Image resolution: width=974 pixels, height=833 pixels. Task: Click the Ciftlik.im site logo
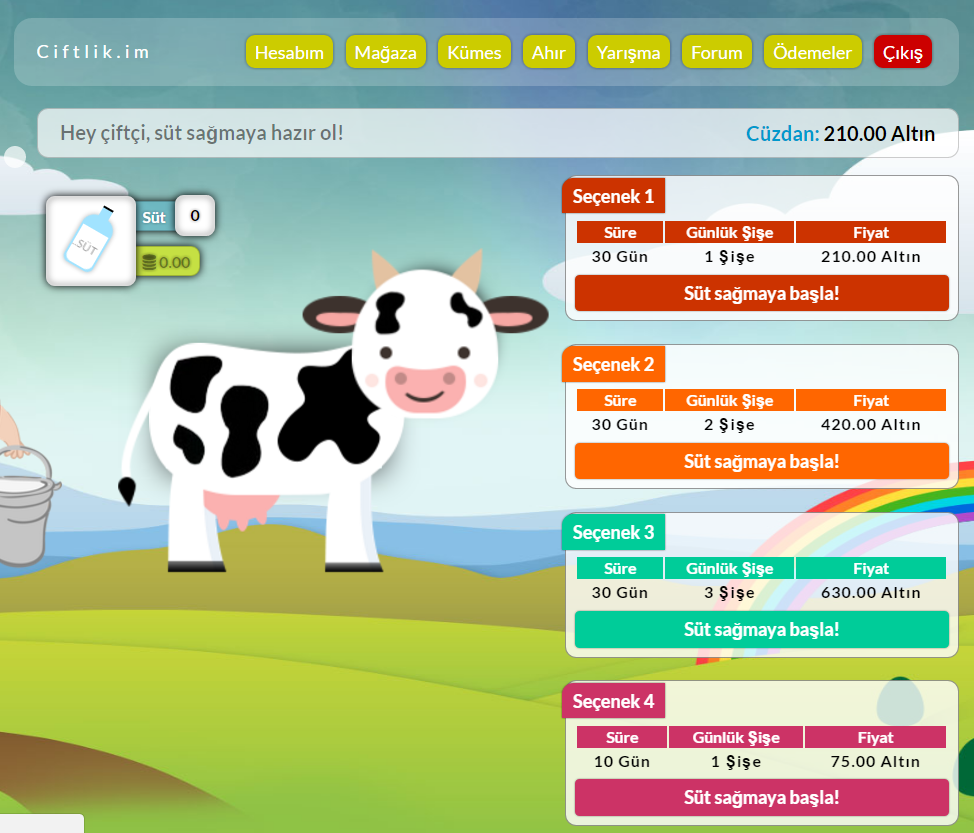click(93, 52)
